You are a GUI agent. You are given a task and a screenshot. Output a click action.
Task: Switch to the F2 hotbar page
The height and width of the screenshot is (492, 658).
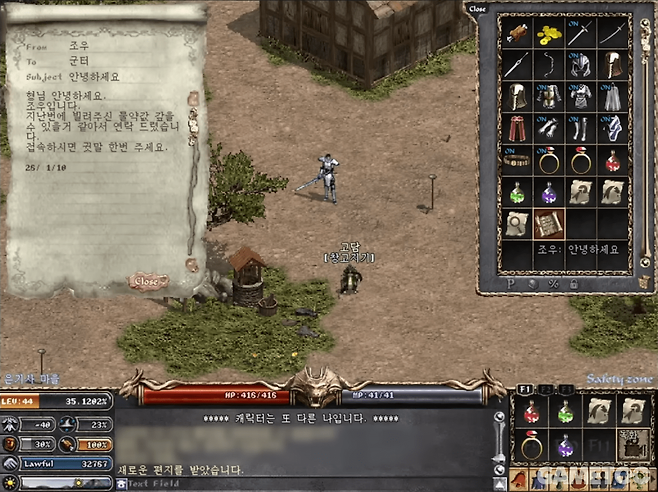(545, 388)
